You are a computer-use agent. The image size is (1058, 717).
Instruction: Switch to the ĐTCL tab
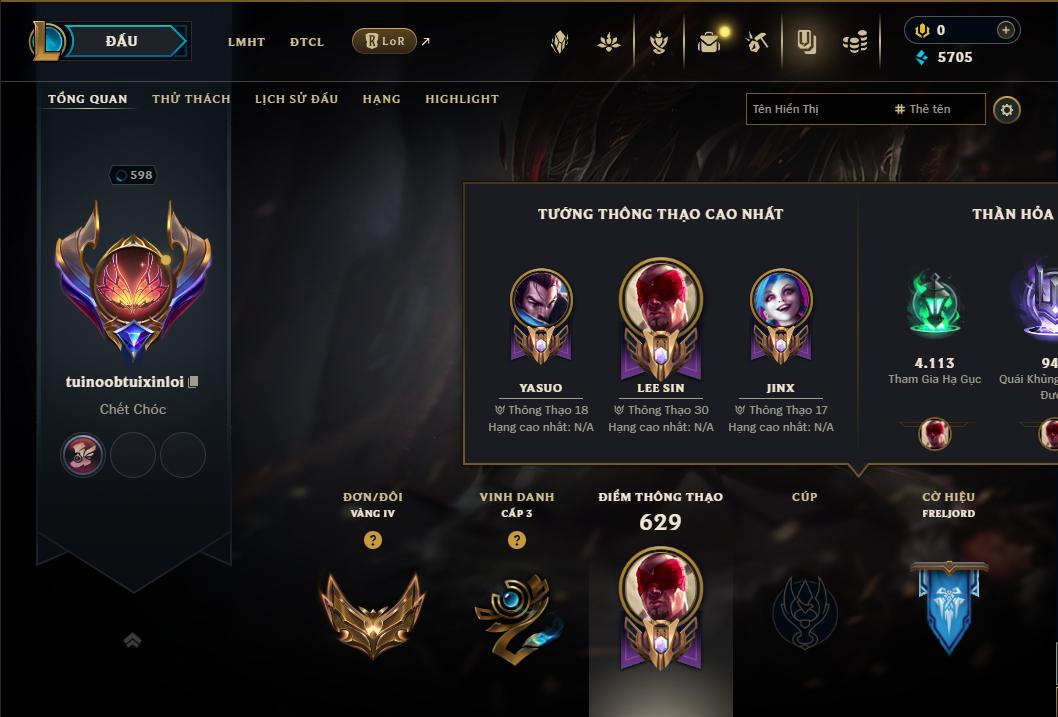coord(307,42)
